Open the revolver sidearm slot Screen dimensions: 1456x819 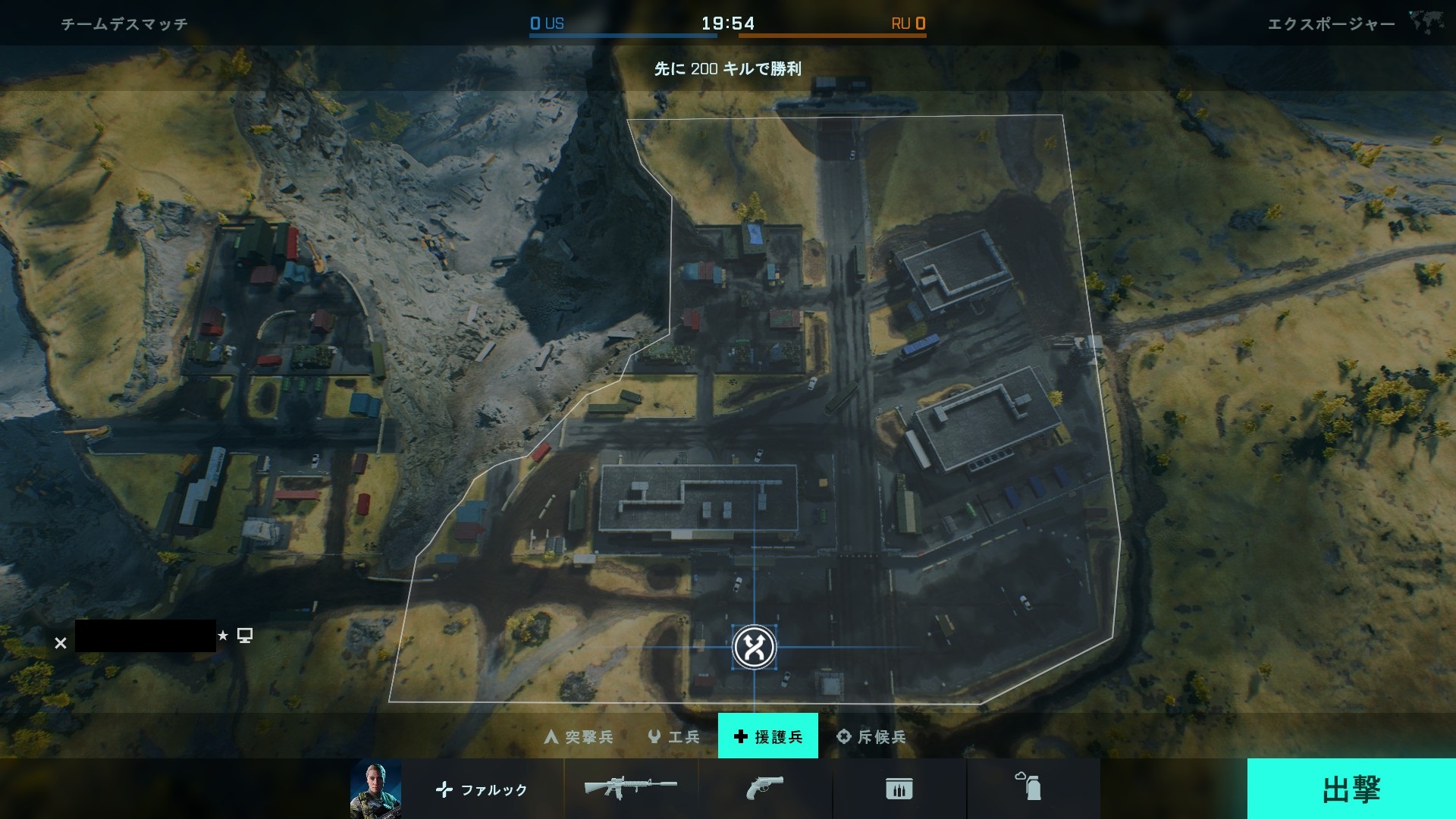764,789
